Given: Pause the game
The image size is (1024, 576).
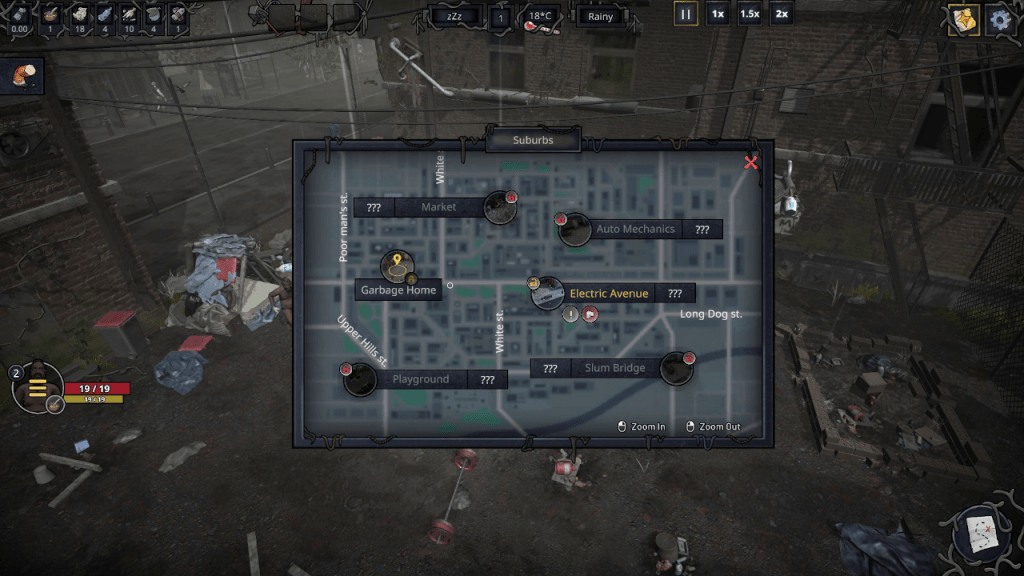Looking at the screenshot, I should (x=686, y=15).
